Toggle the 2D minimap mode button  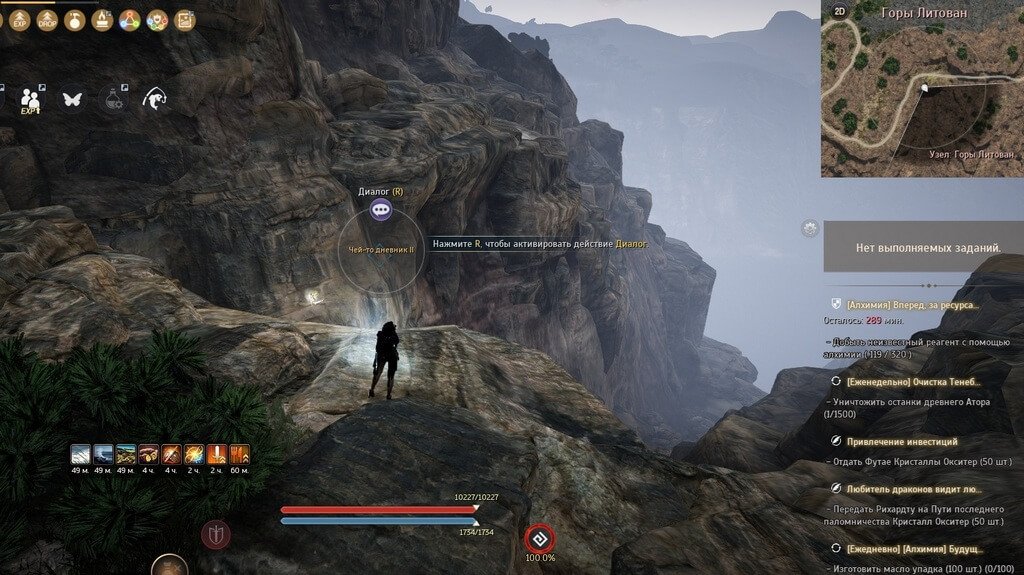(840, 12)
